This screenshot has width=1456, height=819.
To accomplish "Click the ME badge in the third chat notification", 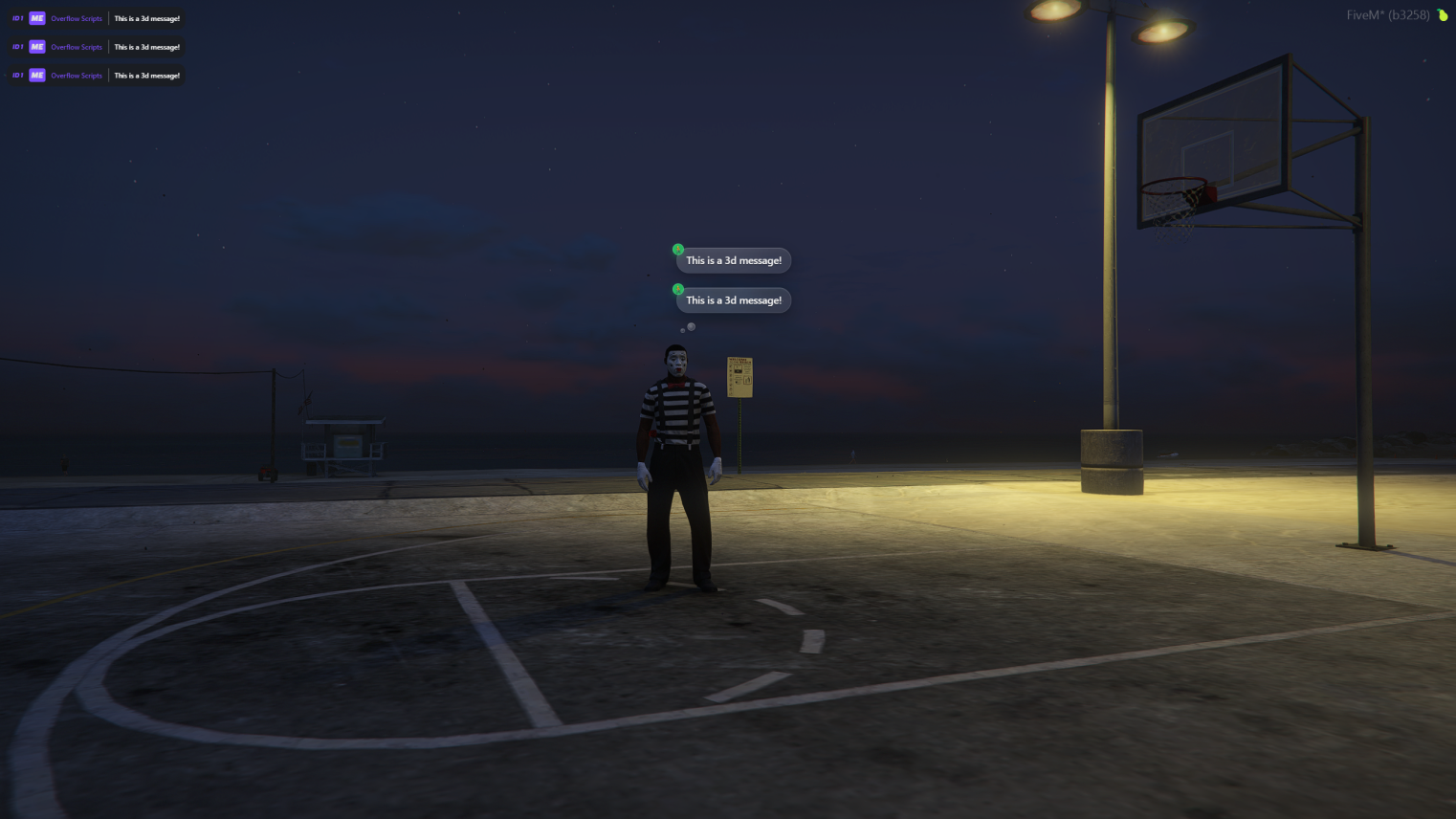I will 34,75.
